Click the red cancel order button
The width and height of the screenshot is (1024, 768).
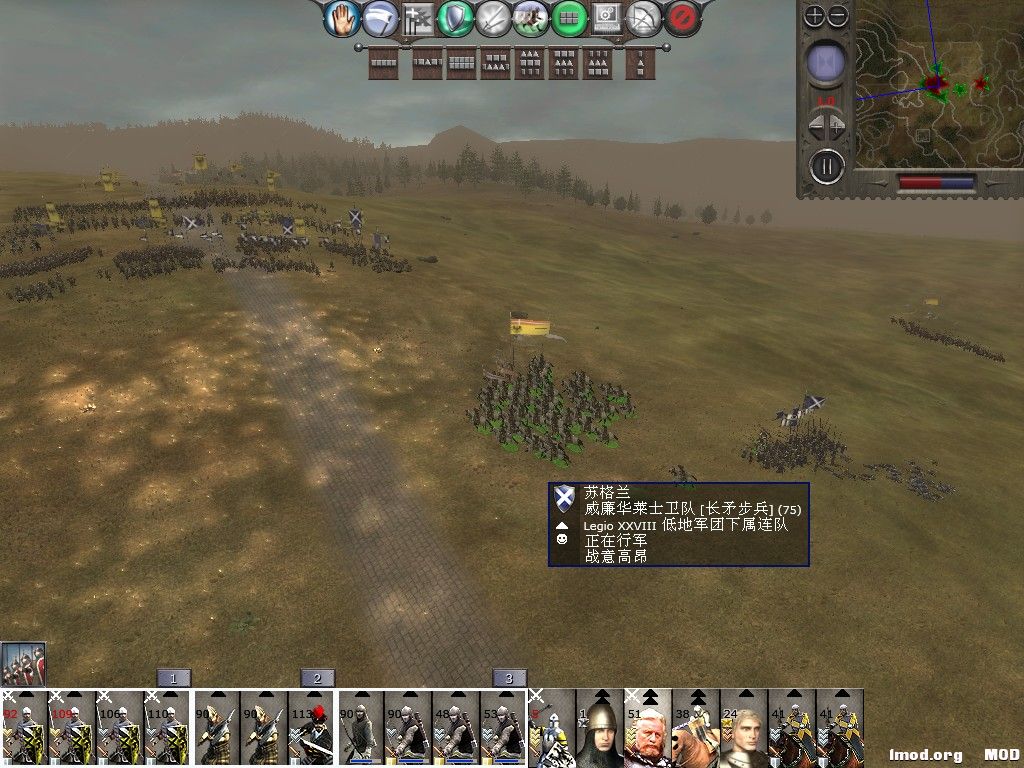click(x=682, y=18)
